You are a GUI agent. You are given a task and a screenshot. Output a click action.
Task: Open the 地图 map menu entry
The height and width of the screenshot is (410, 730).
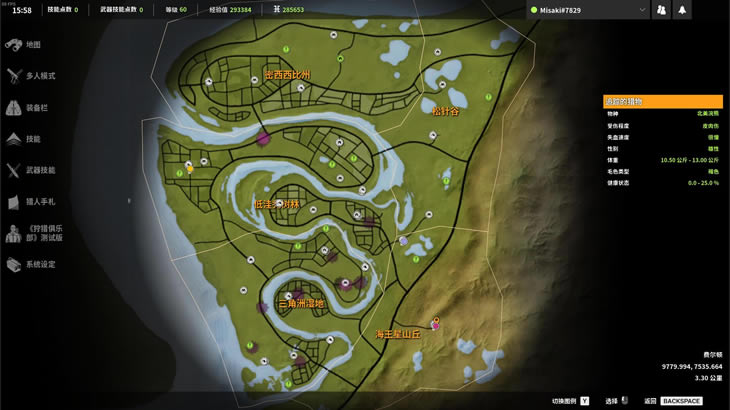32,45
